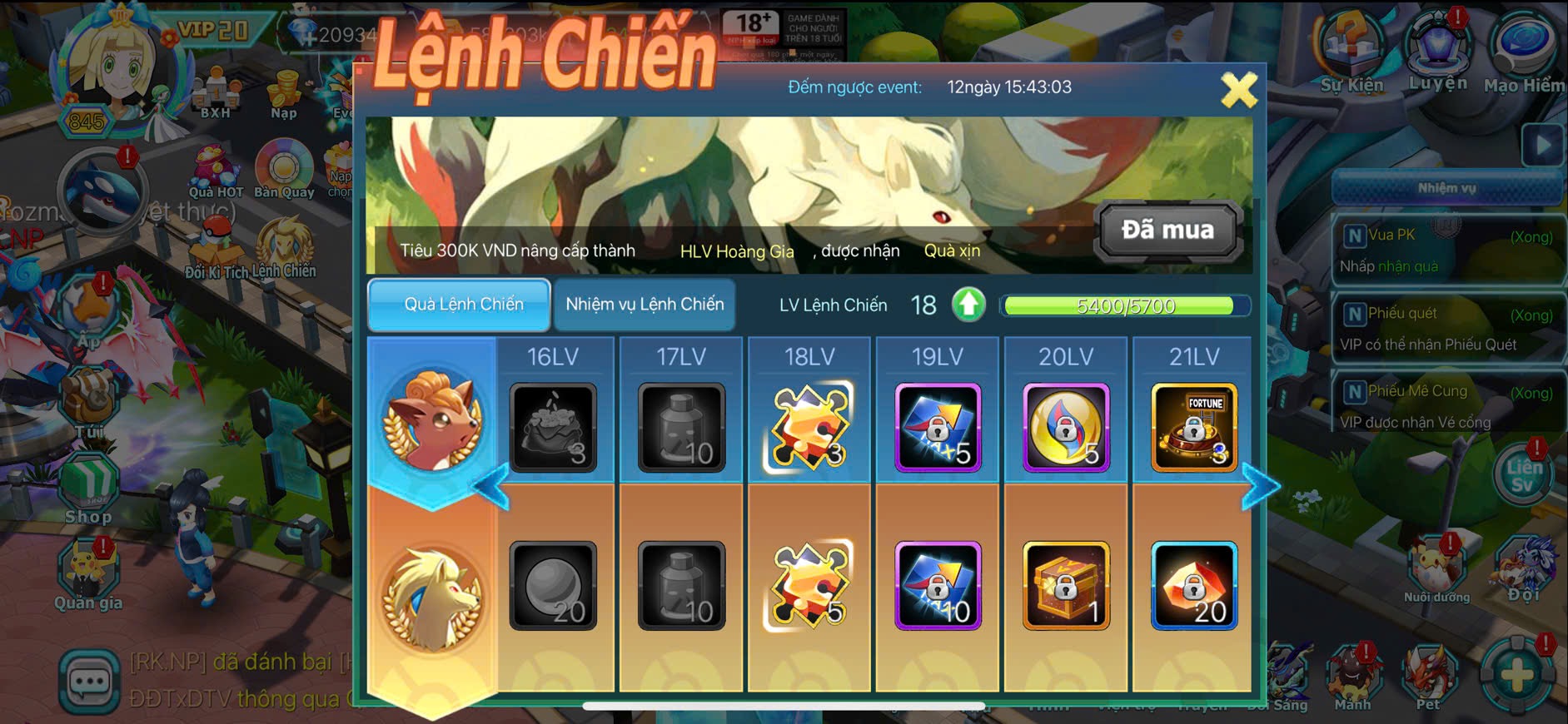Open the Quản gia butler menu

(88, 574)
